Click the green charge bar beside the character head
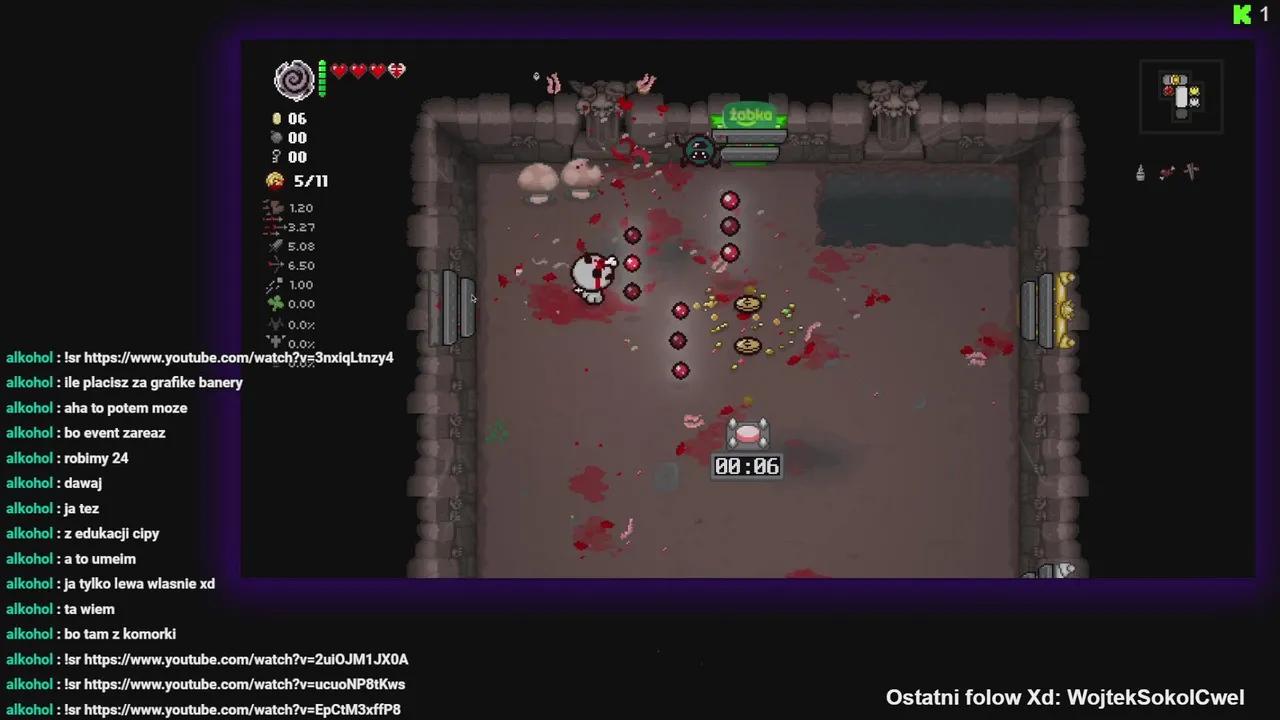1280x720 pixels. 322,80
